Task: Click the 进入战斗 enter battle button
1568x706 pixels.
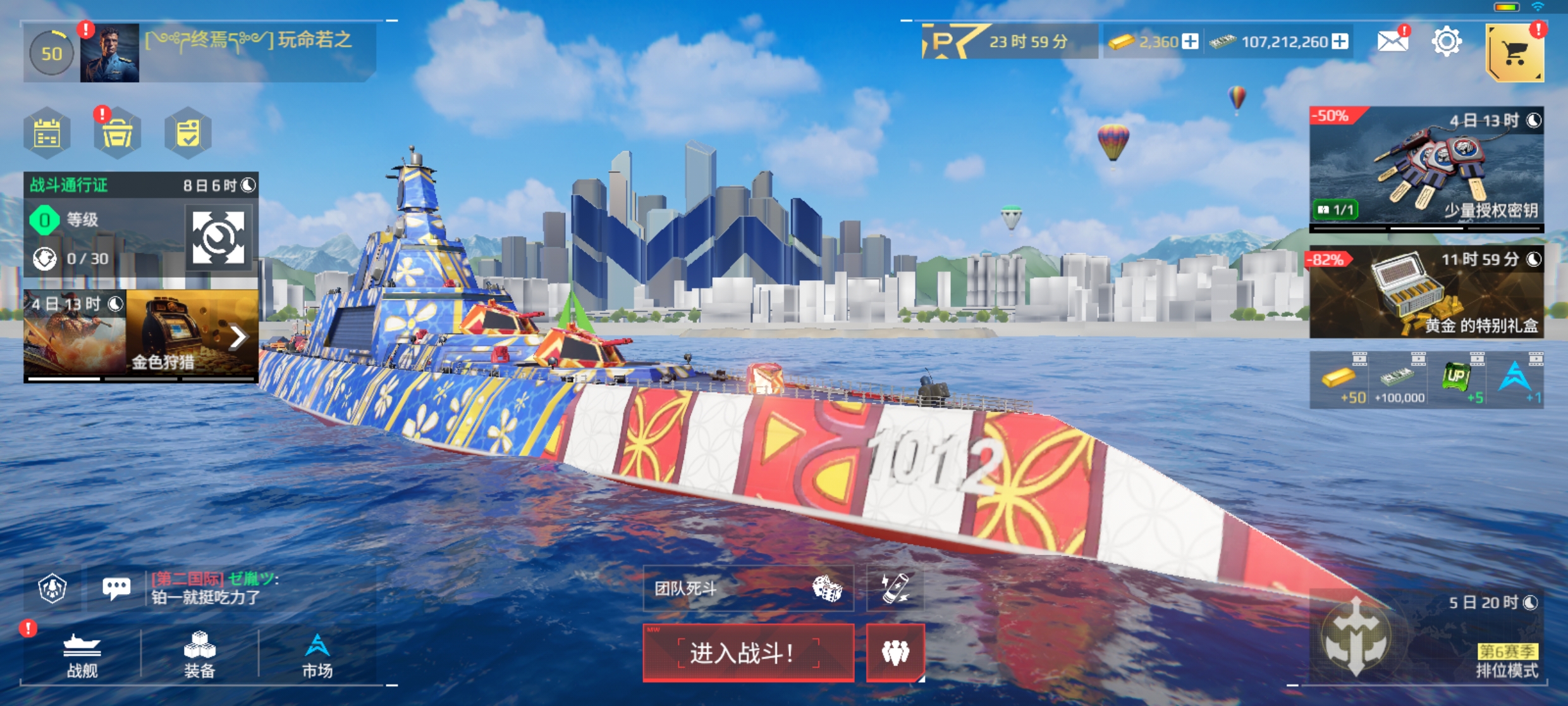Action: pyautogui.click(x=748, y=652)
